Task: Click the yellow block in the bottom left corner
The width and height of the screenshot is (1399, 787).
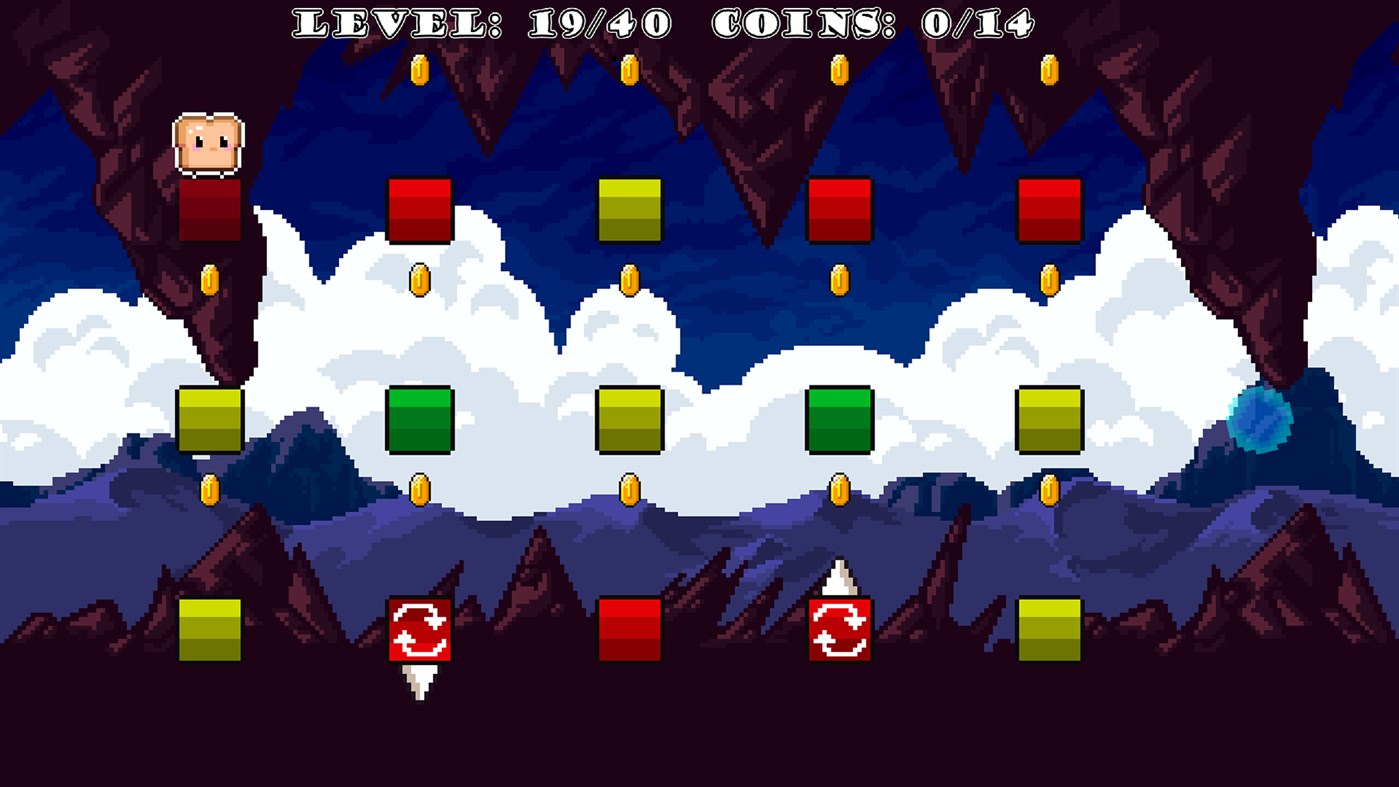Action: click(x=208, y=627)
